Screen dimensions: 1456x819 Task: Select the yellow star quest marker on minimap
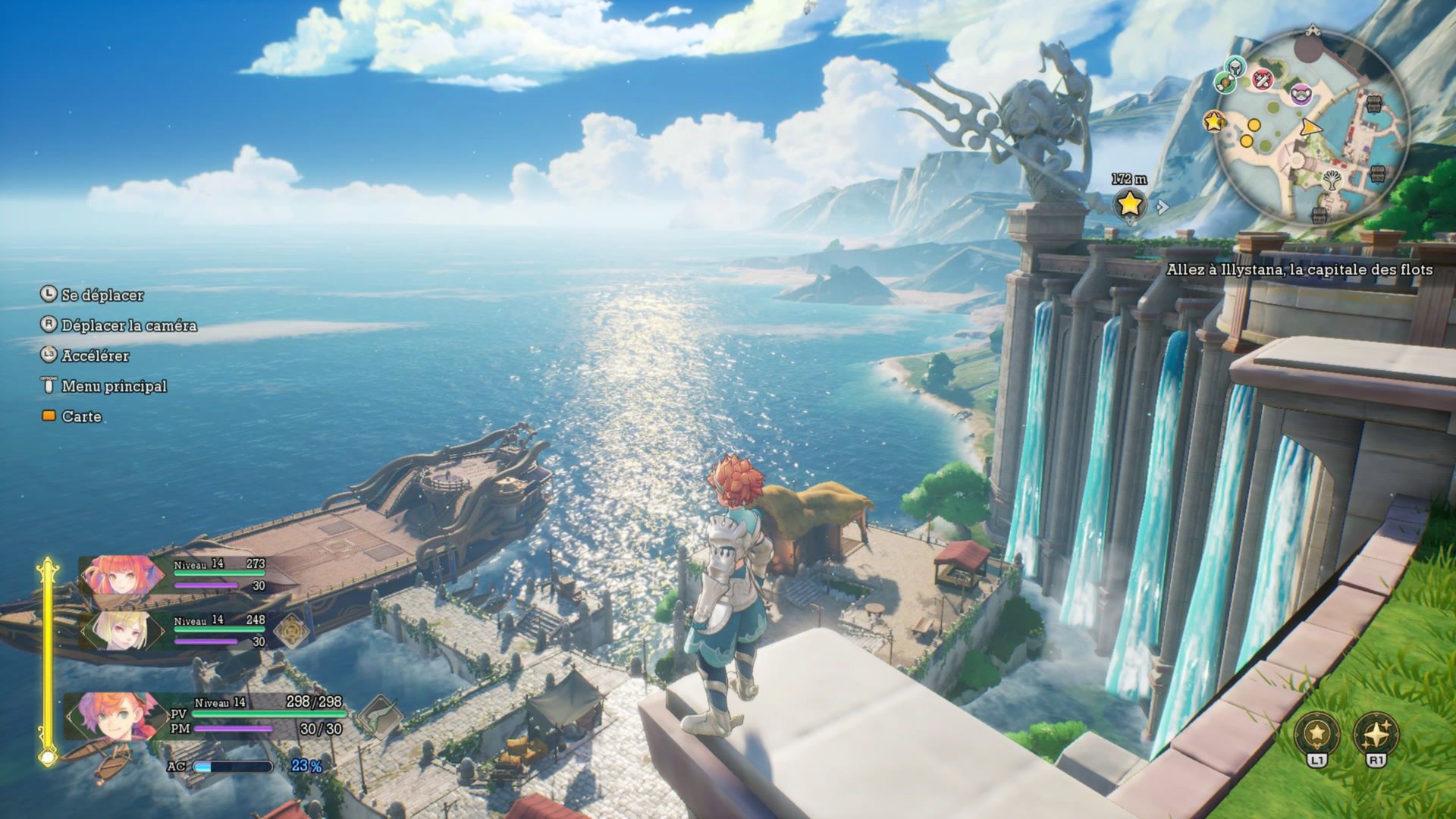(1213, 121)
